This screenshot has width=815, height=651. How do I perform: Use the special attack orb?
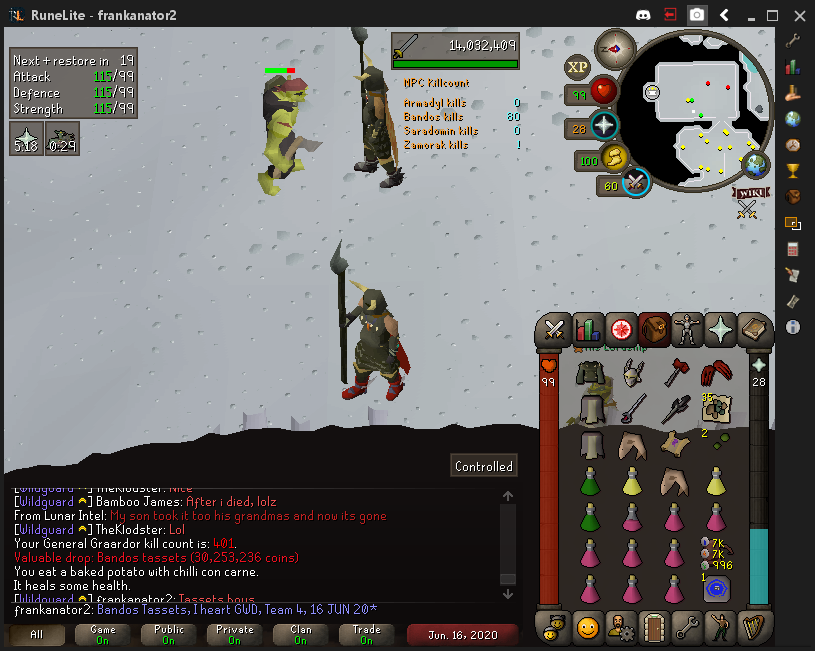pyautogui.click(x=635, y=183)
